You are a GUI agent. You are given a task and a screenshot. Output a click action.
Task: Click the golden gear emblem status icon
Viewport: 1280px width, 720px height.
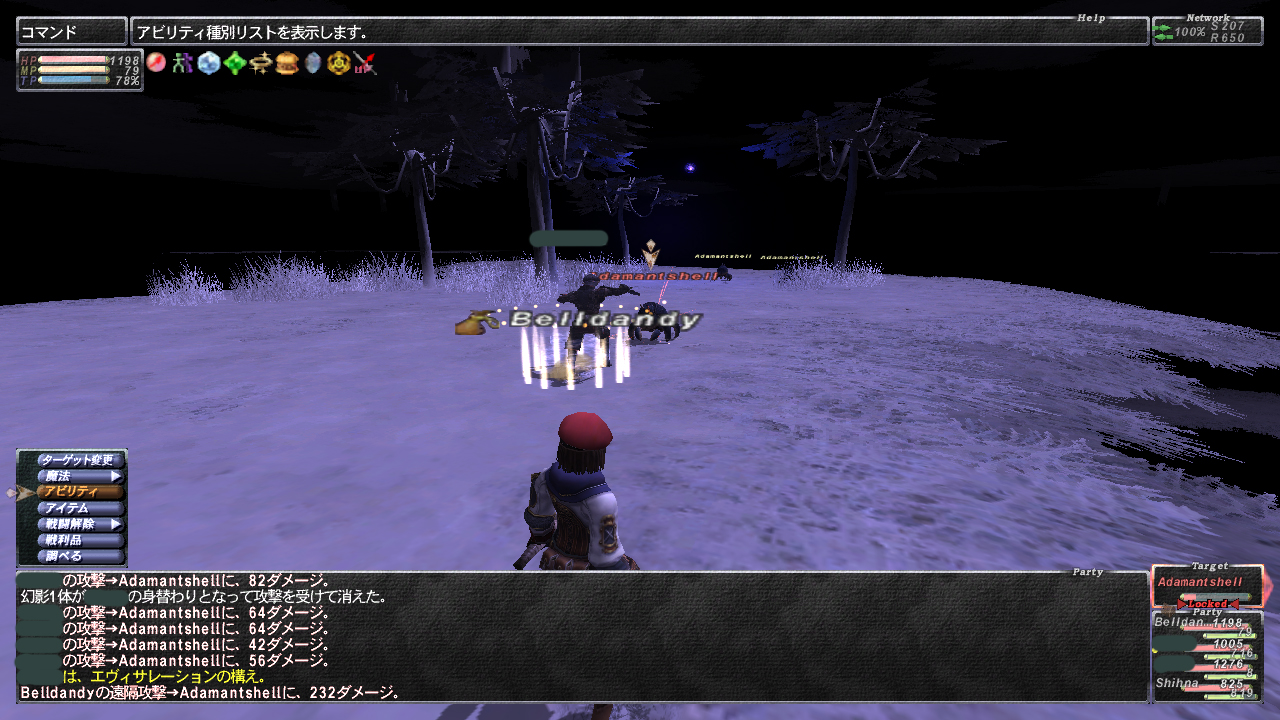coord(339,63)
